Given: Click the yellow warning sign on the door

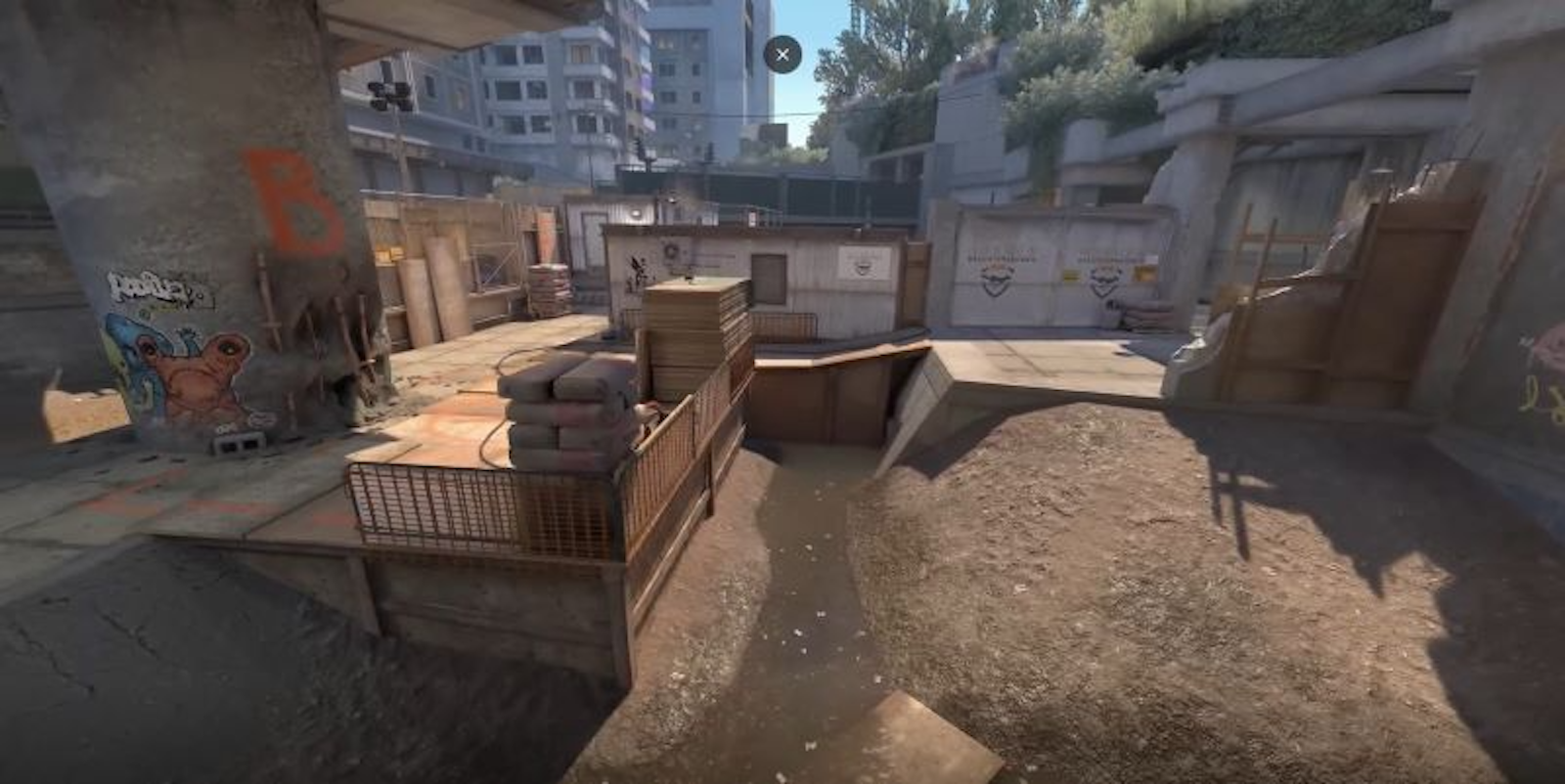Looking at the screenshot, I should tap(1072, 274).
